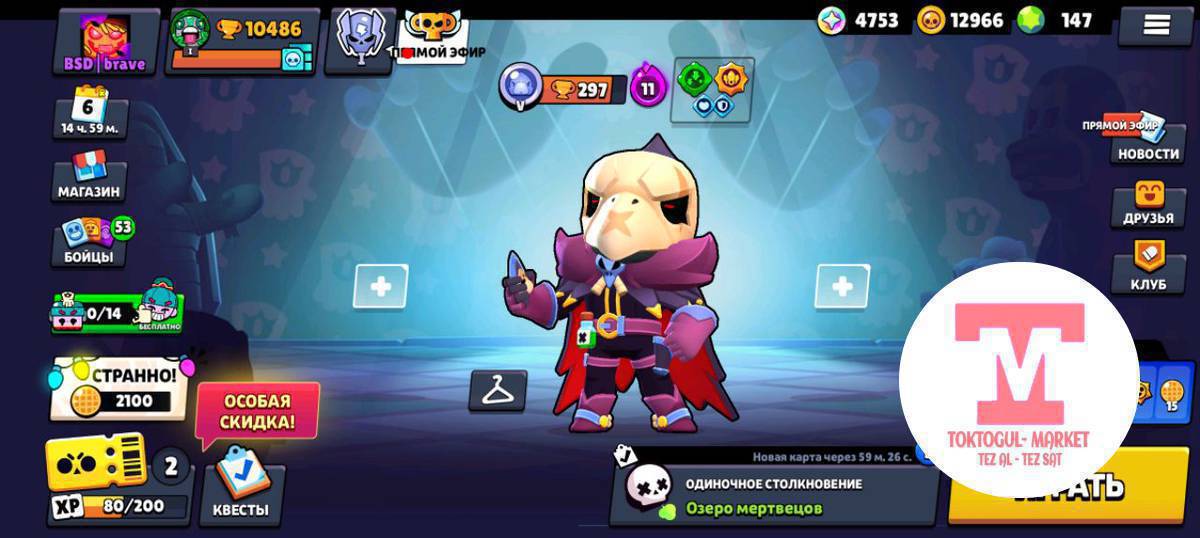Open the BSD brave player profile
Viewport: 1200px width, 538px height.
[106, 41]
